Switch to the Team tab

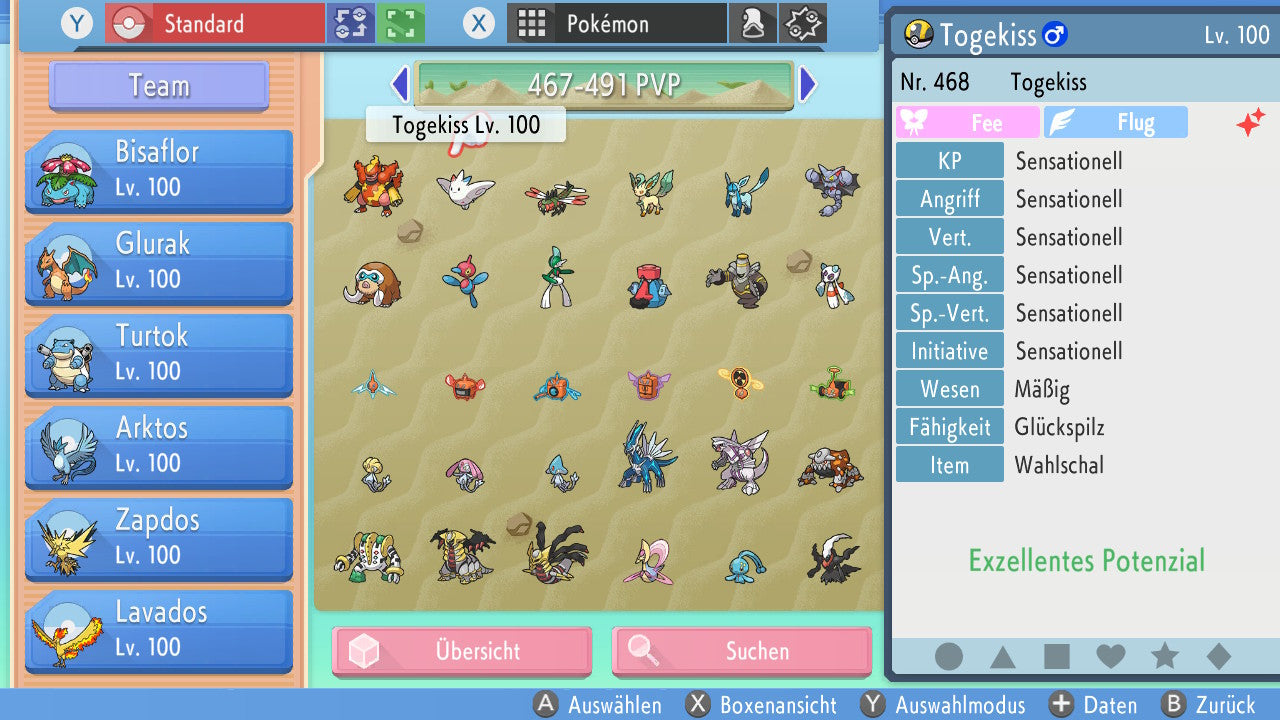(157, 86)
